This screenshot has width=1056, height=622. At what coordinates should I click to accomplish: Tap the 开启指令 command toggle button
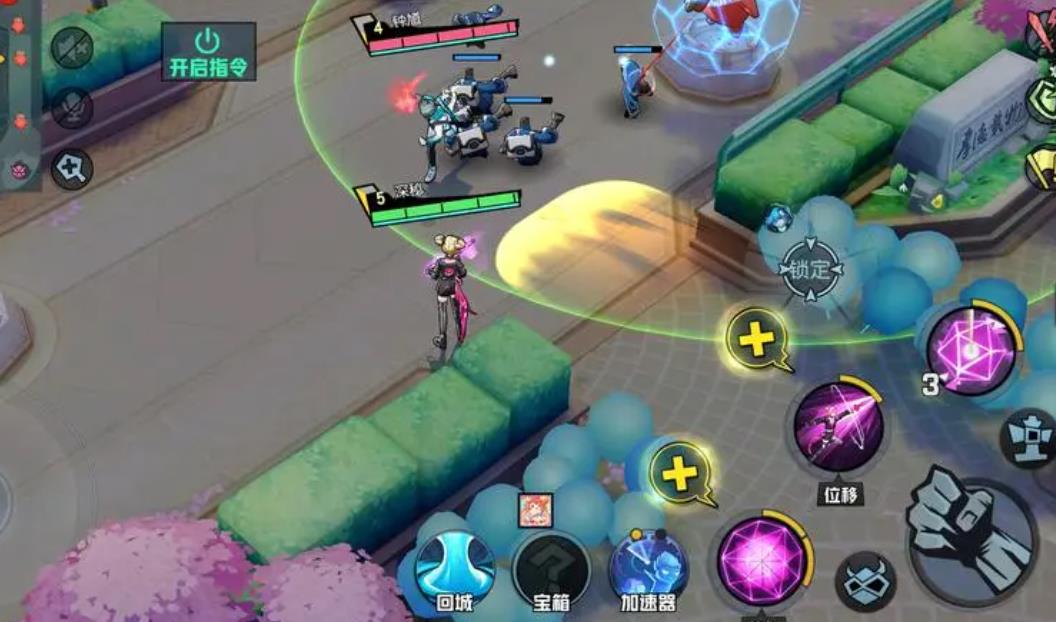[x=208, y=51]
